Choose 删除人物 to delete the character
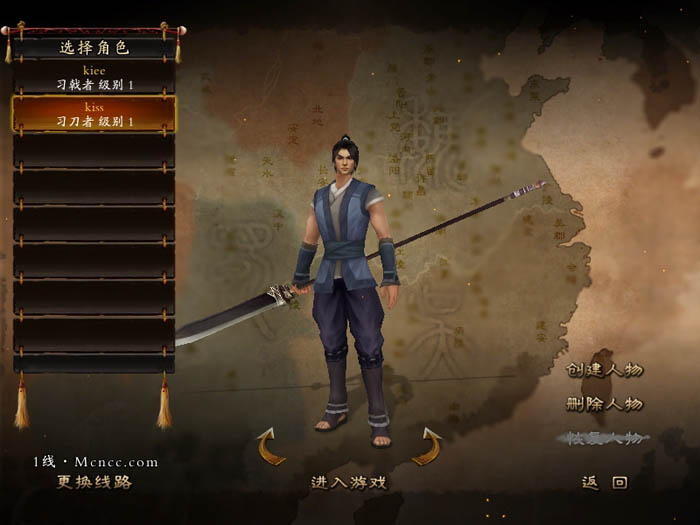Screen dimensions: 700x525 click(x=605, y=404)
